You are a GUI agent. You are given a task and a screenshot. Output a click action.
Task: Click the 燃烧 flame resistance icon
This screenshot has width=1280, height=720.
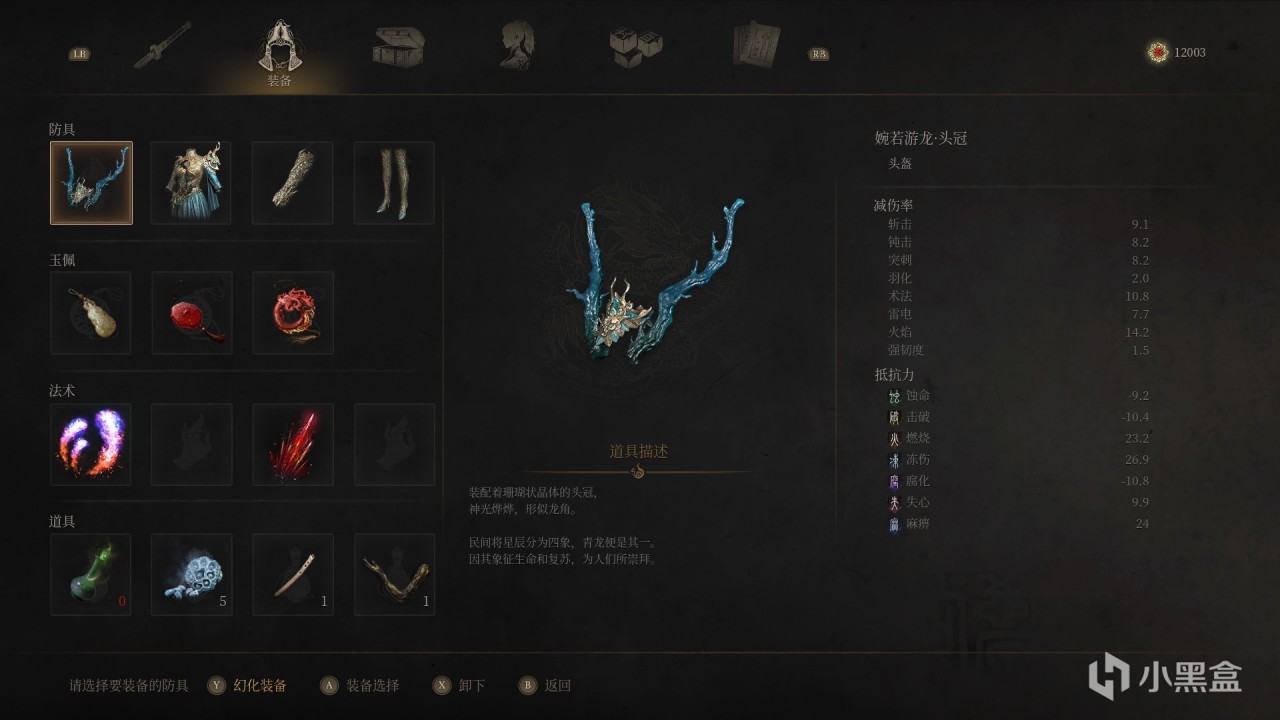pyautogui.click(x=895, y=438)
